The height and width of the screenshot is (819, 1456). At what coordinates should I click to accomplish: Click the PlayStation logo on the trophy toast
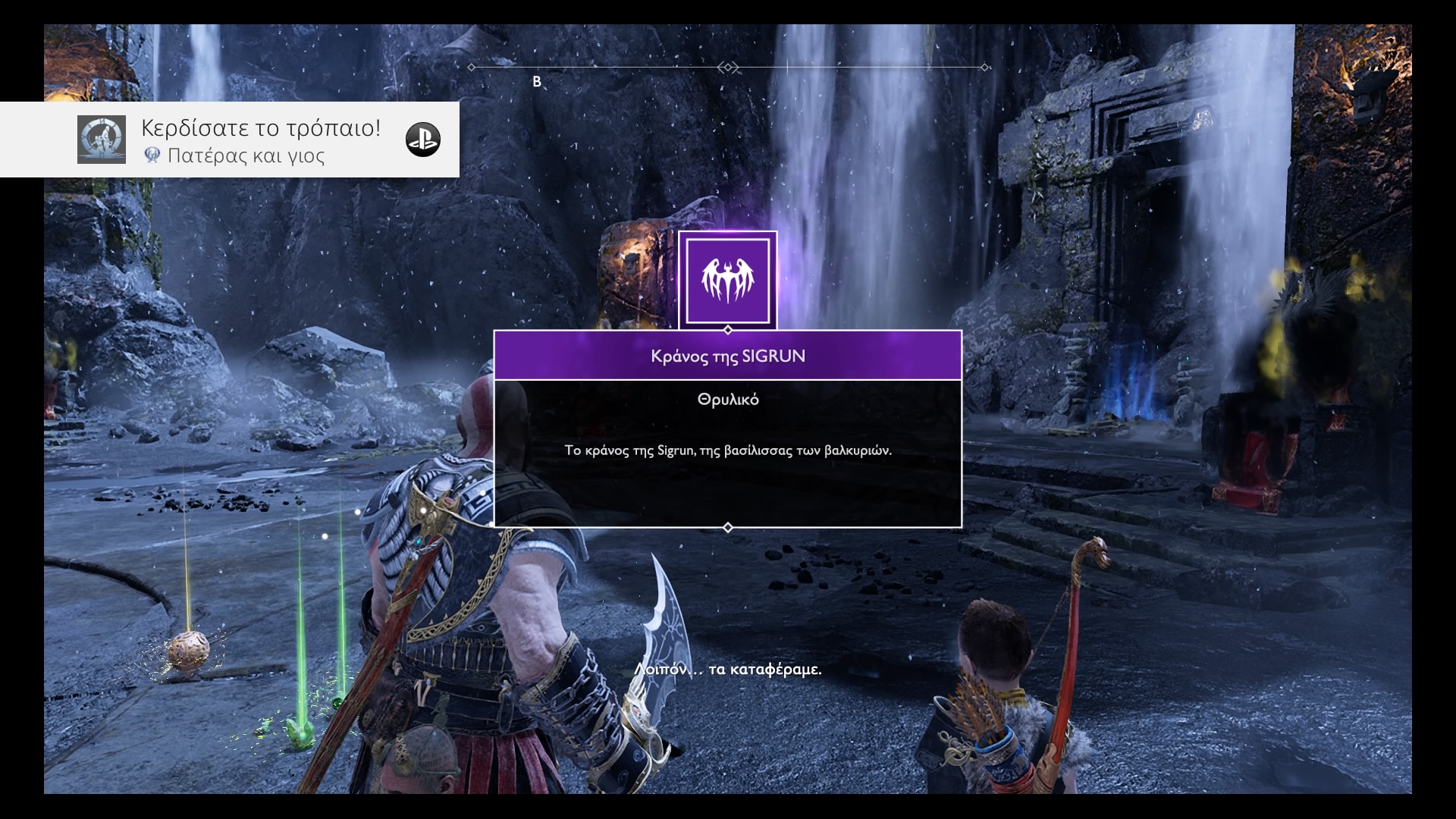coord(422,140)
